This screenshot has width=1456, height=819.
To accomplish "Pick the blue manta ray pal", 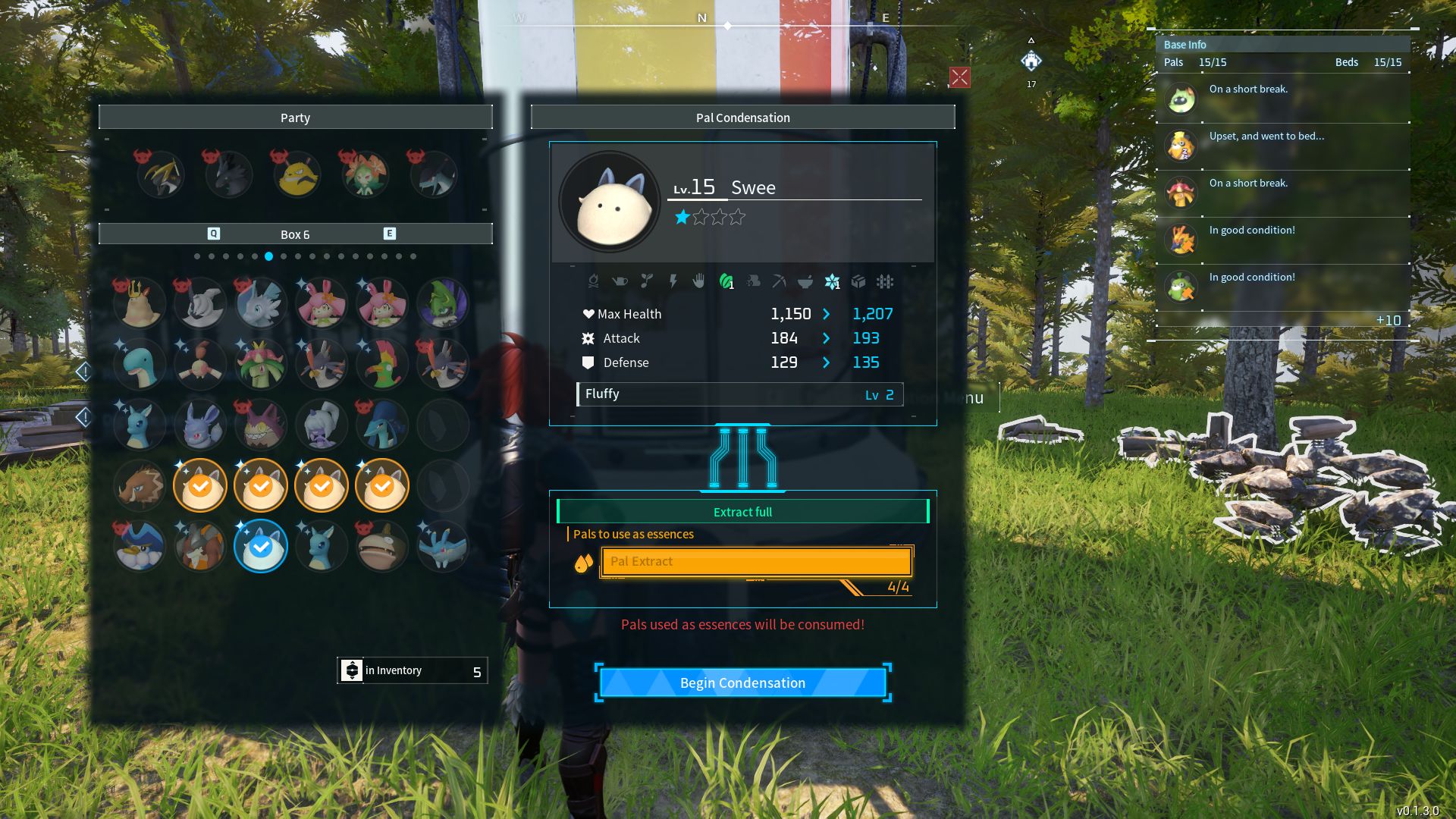I will point(443,546).
